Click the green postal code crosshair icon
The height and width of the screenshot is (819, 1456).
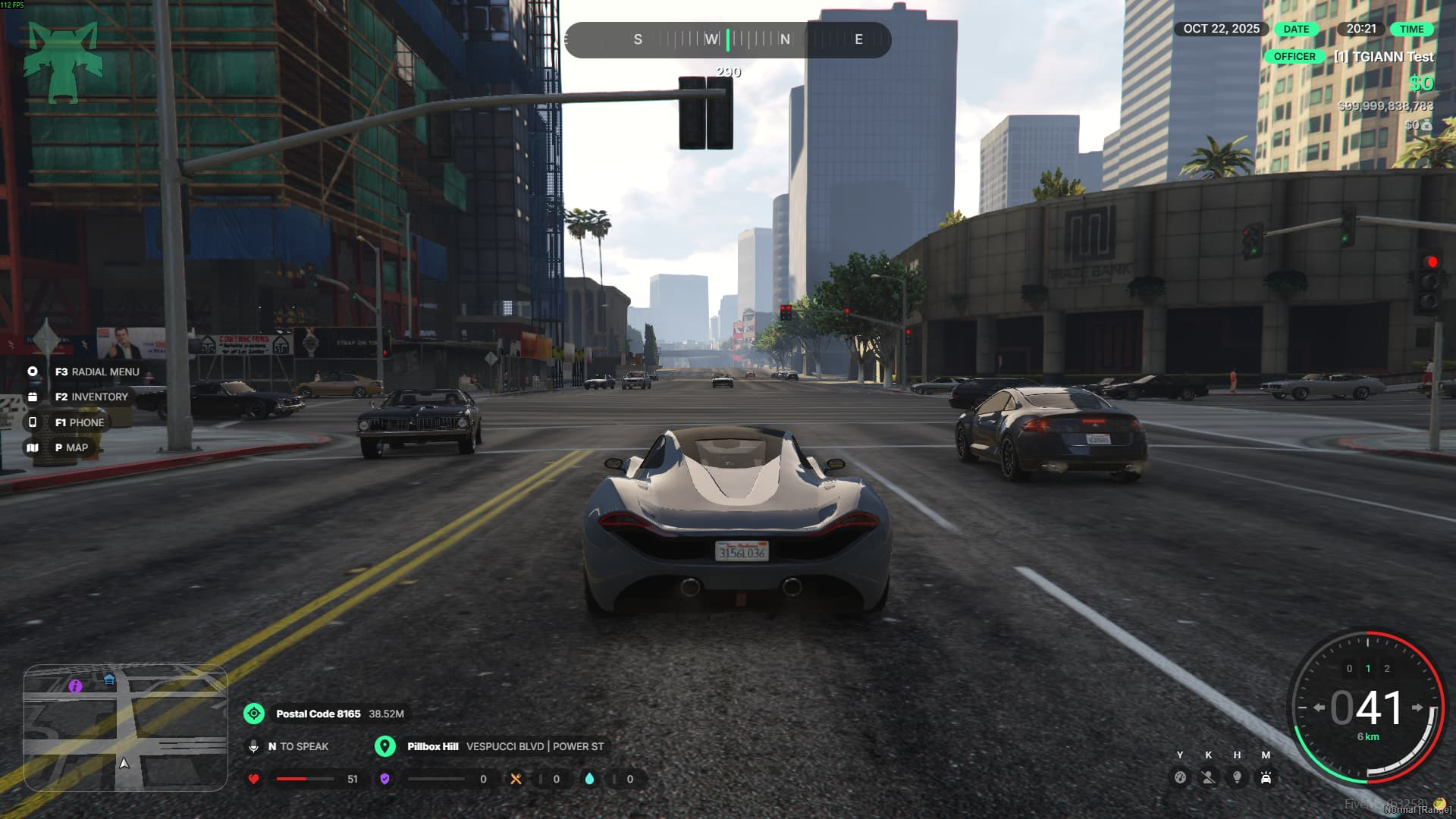pos(254,714)
